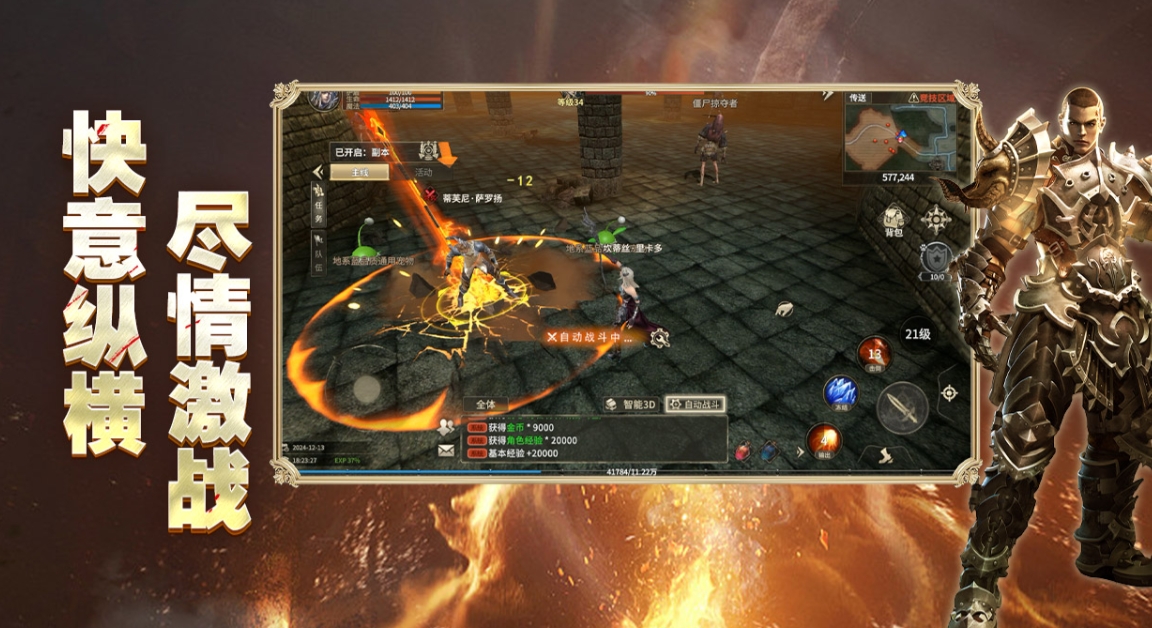The height and width of the screenshot is (628, 1152).
Task: Open the compass-star menu icon
Action: [x=936, y=219]
